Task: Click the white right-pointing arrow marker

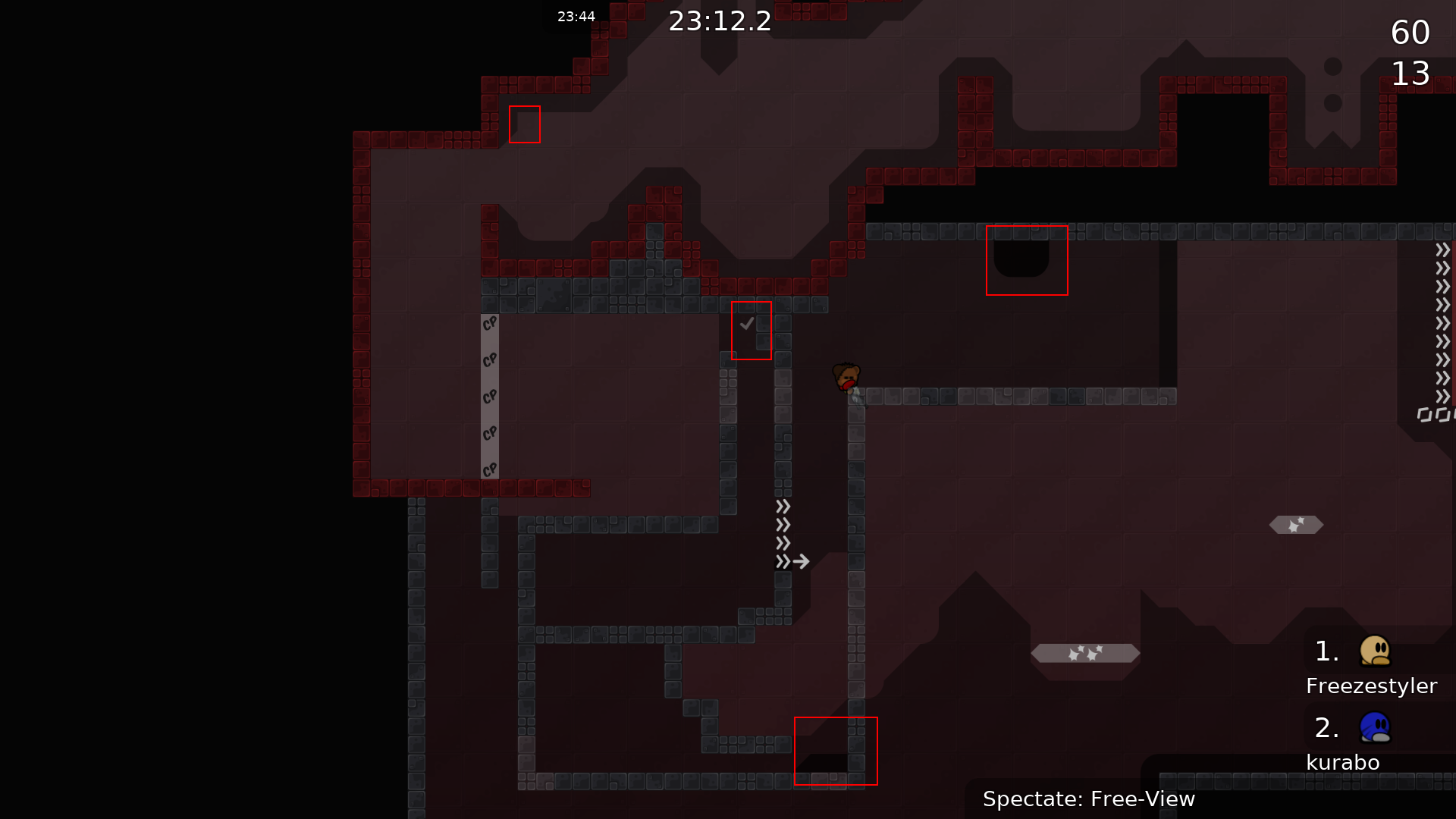Action: [802, 561]
